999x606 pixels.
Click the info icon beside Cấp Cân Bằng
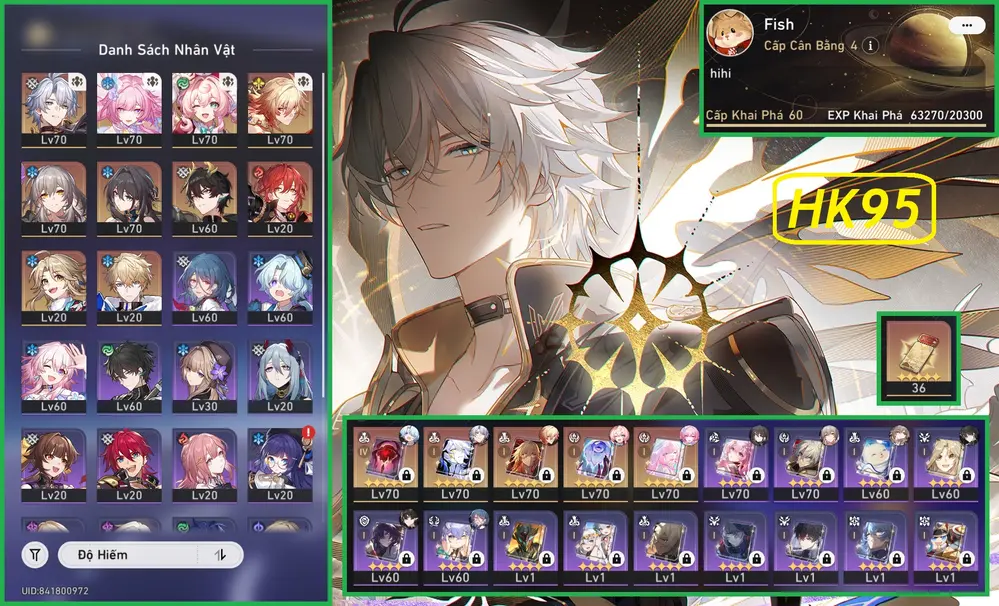click(871, 46)
